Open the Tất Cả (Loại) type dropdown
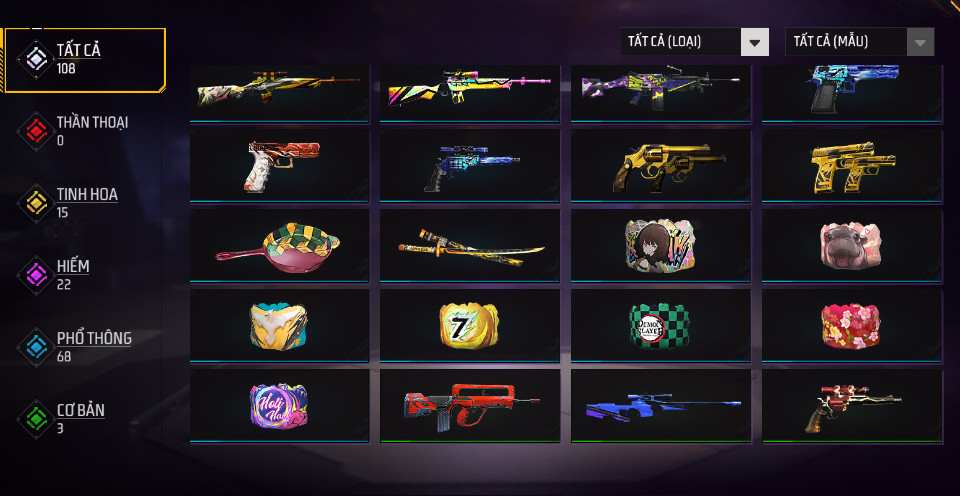Viewport: 960px width, 496px height. point(694,42)
